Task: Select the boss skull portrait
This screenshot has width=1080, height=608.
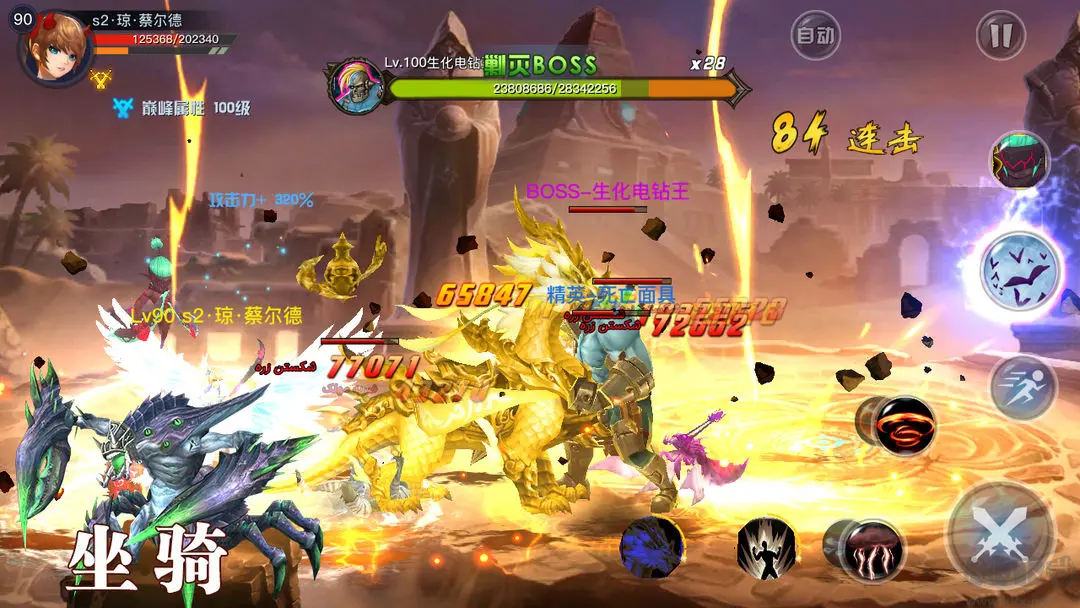Action: coord(356,86)
